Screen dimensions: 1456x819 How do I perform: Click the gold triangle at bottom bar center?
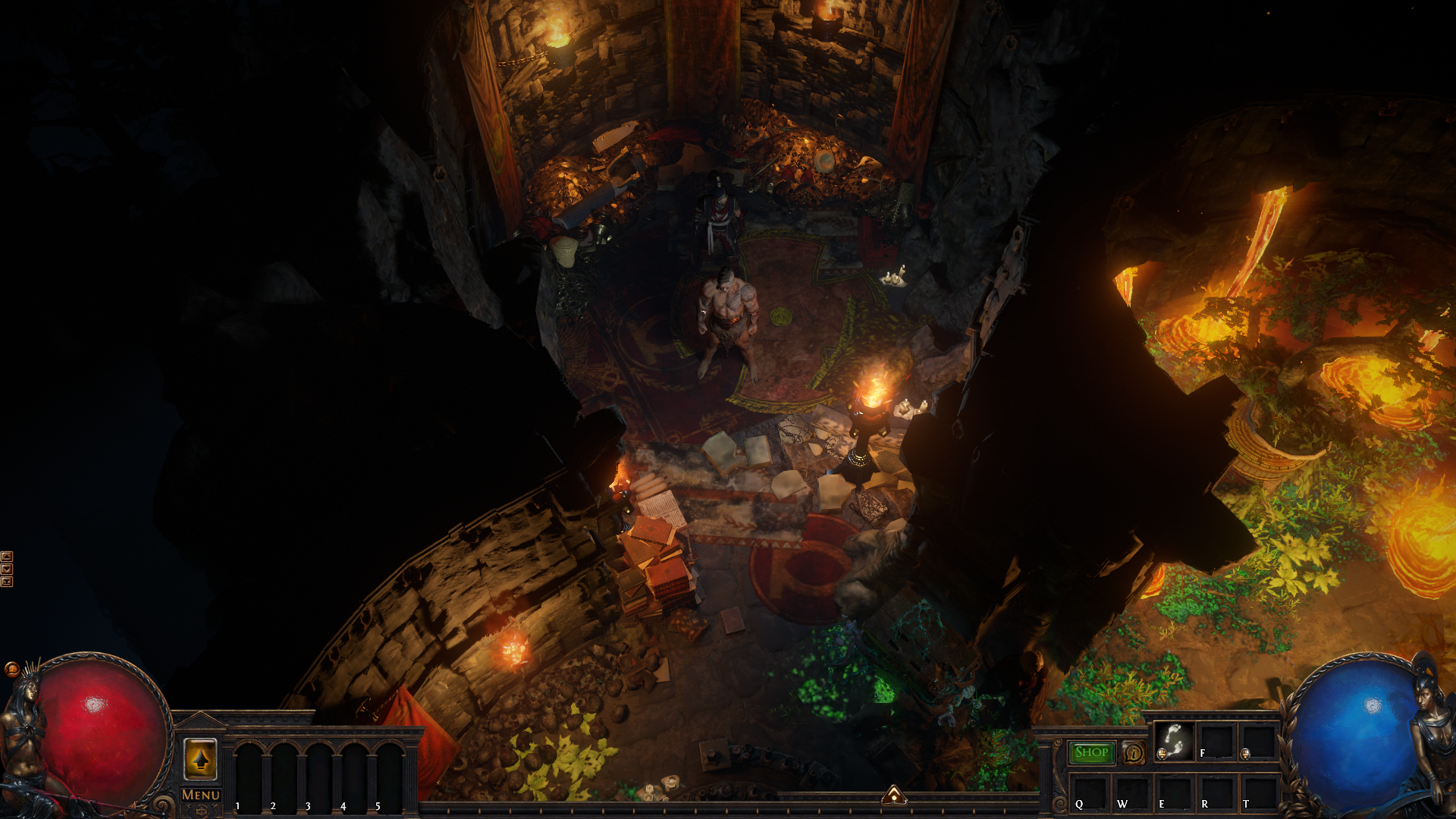tap(894, 795)
